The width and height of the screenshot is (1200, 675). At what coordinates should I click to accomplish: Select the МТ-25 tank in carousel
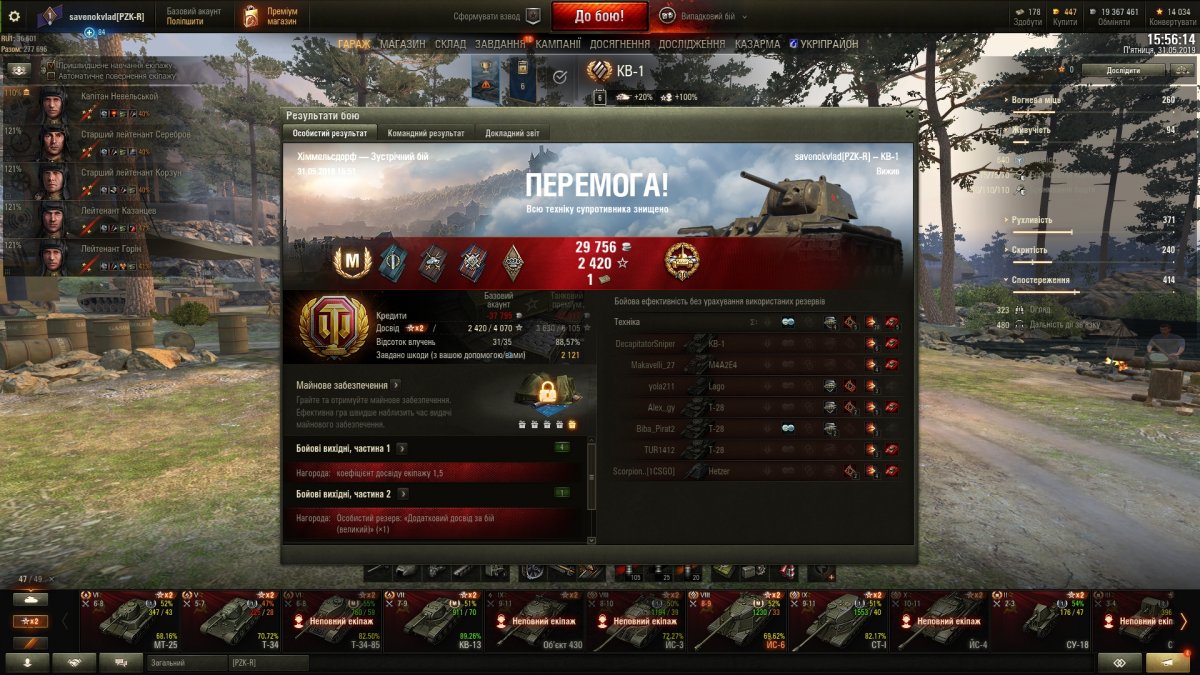pos(129,618)
